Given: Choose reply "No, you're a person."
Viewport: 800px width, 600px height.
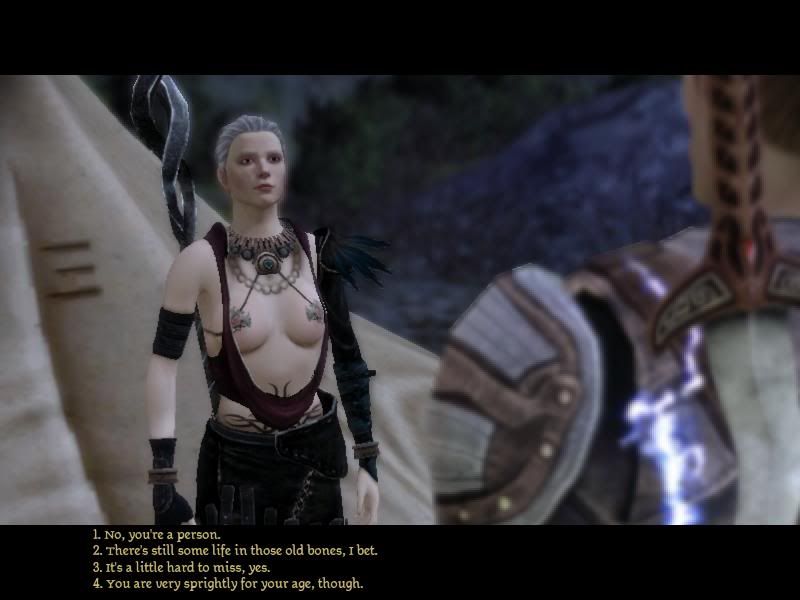Looking at the screenshot, I should pos(162,534).
